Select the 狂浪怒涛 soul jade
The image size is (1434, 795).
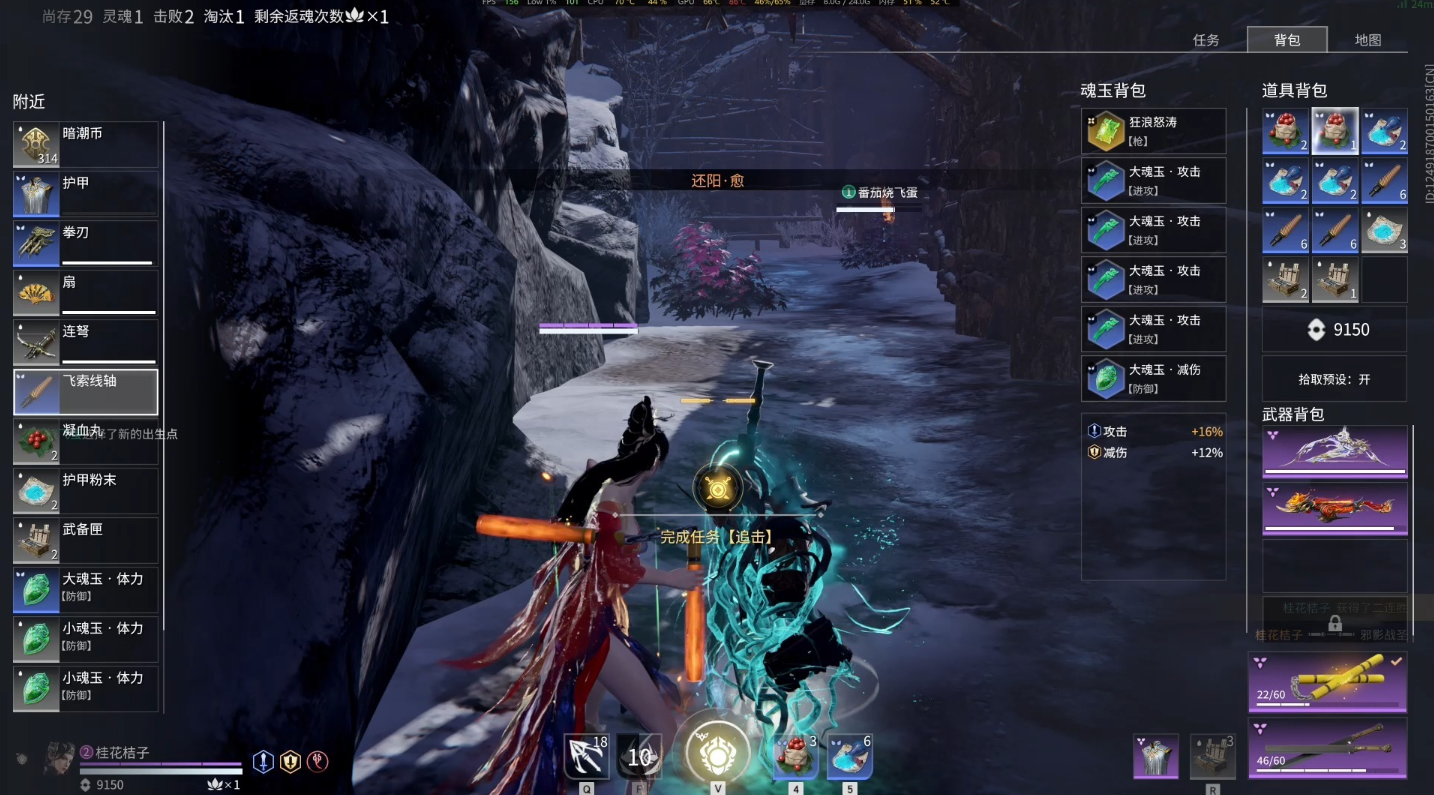click(x=1153, y=131)
